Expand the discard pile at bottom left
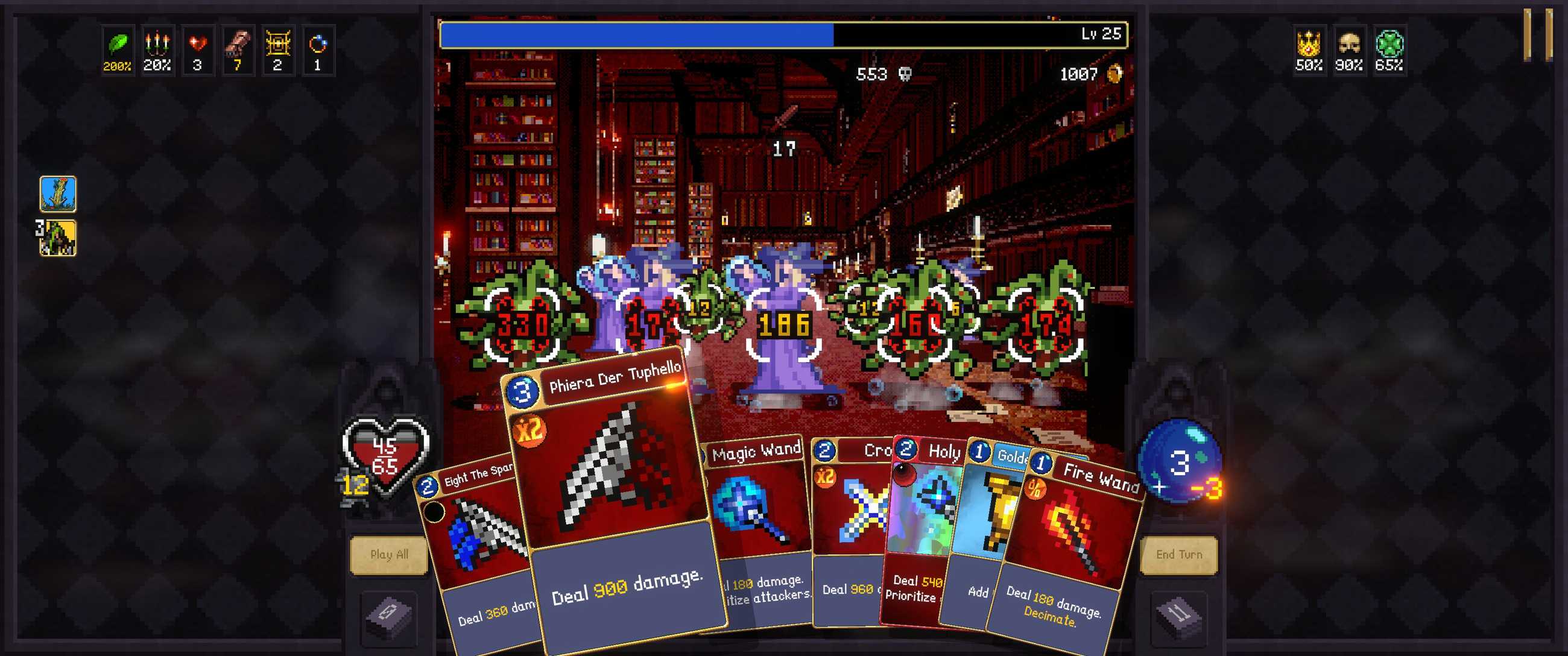The image size is (1568, 656). tap(390, 616)
